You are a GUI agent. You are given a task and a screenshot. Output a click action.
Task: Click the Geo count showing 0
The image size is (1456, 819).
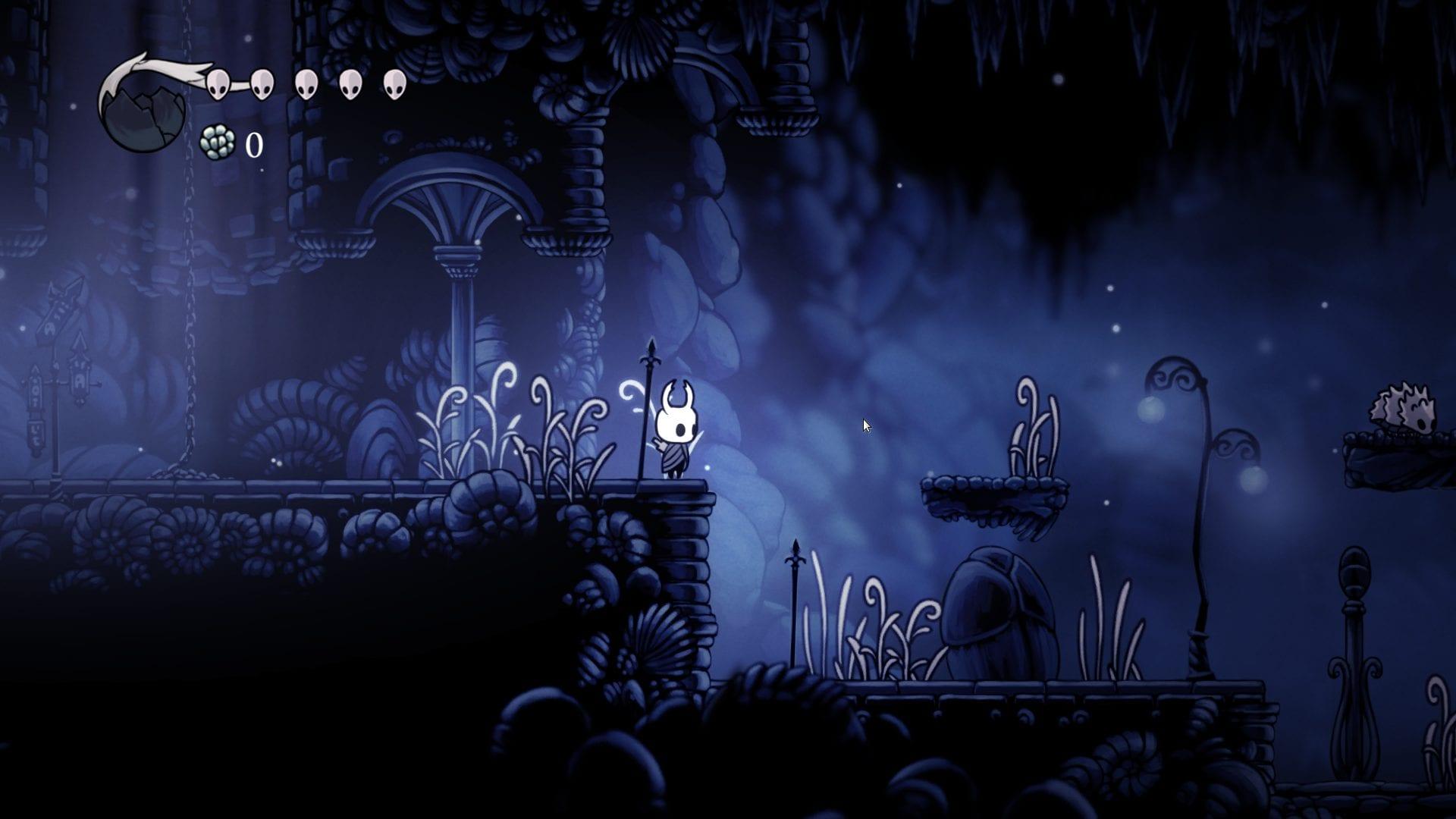(253, 144)
